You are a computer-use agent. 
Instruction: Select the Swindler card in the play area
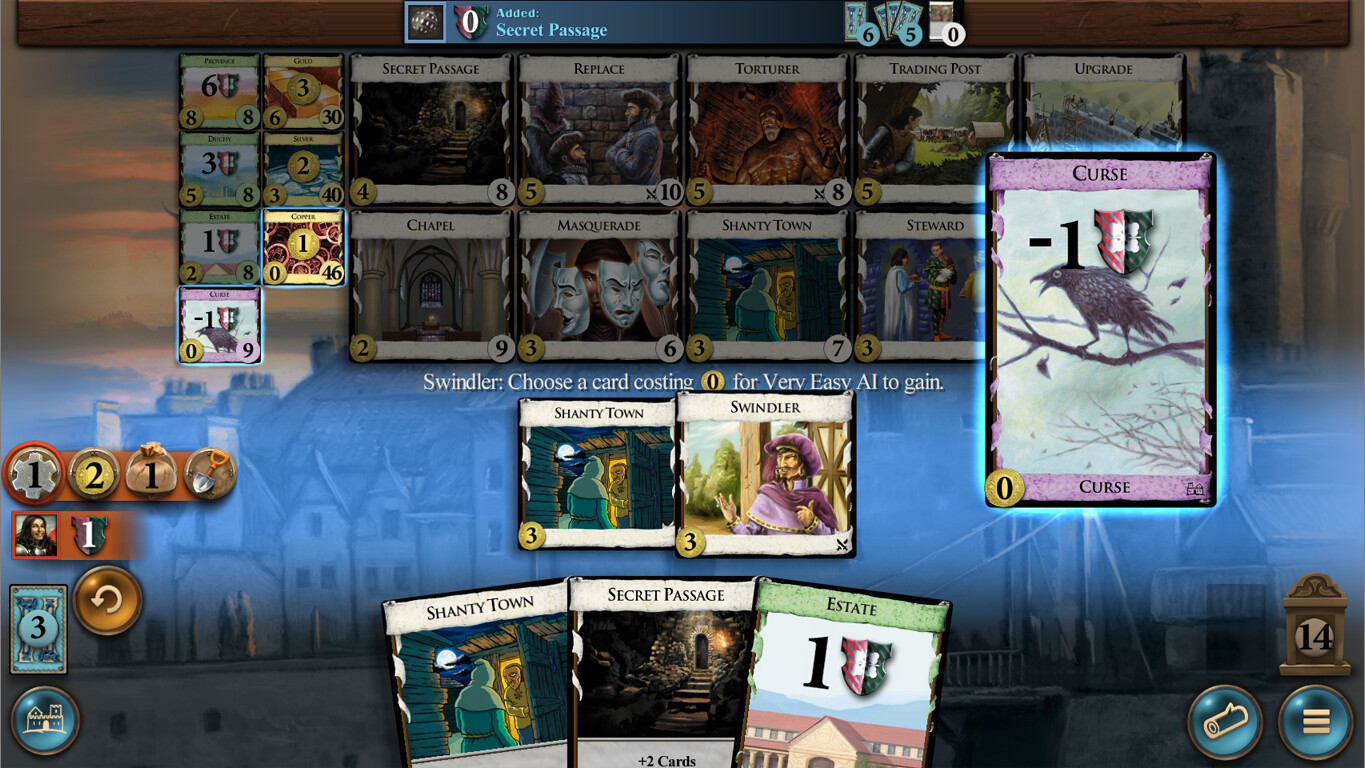tap(765, 470)
